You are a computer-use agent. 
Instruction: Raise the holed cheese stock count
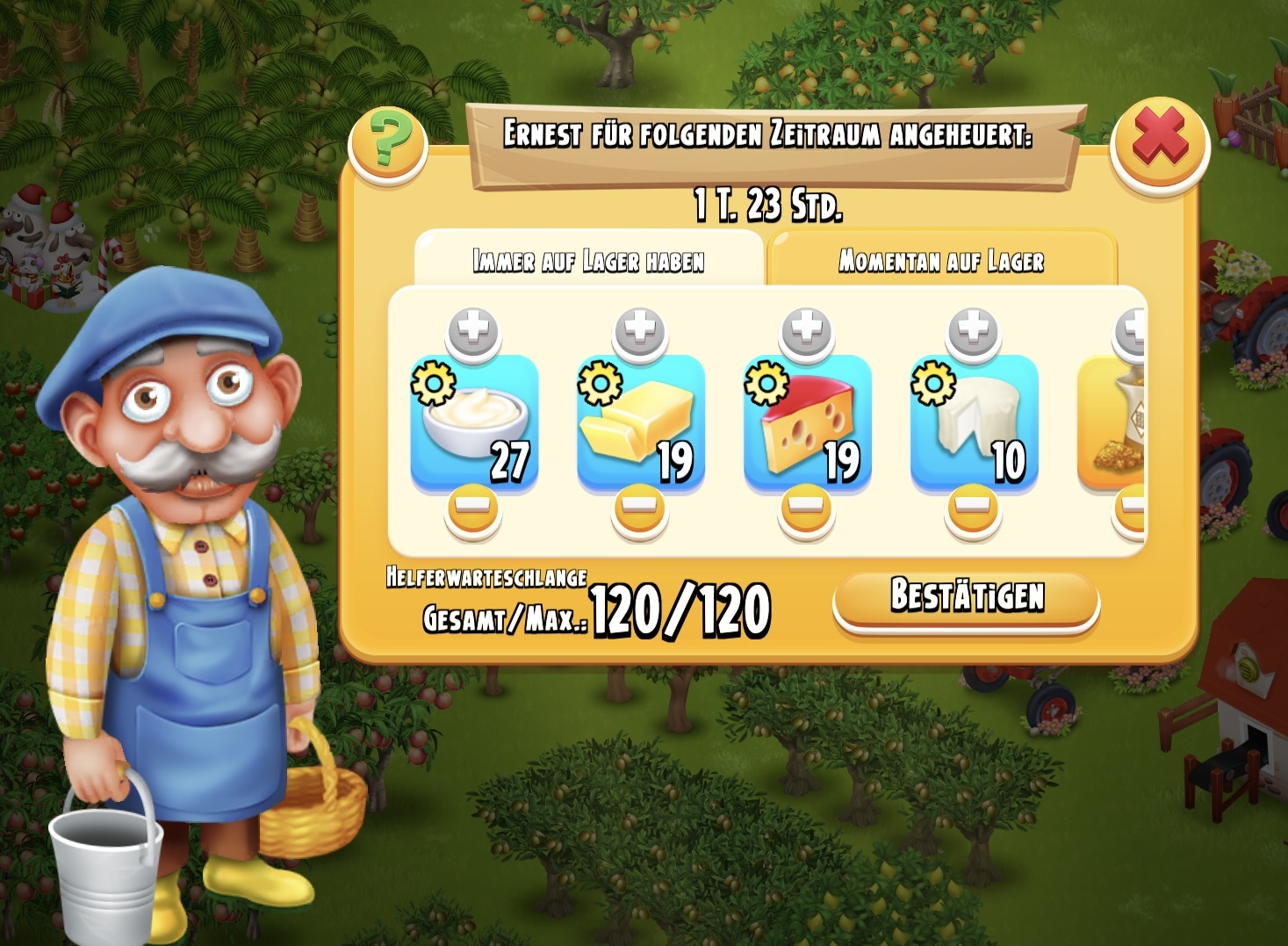(x=807, y=333)
